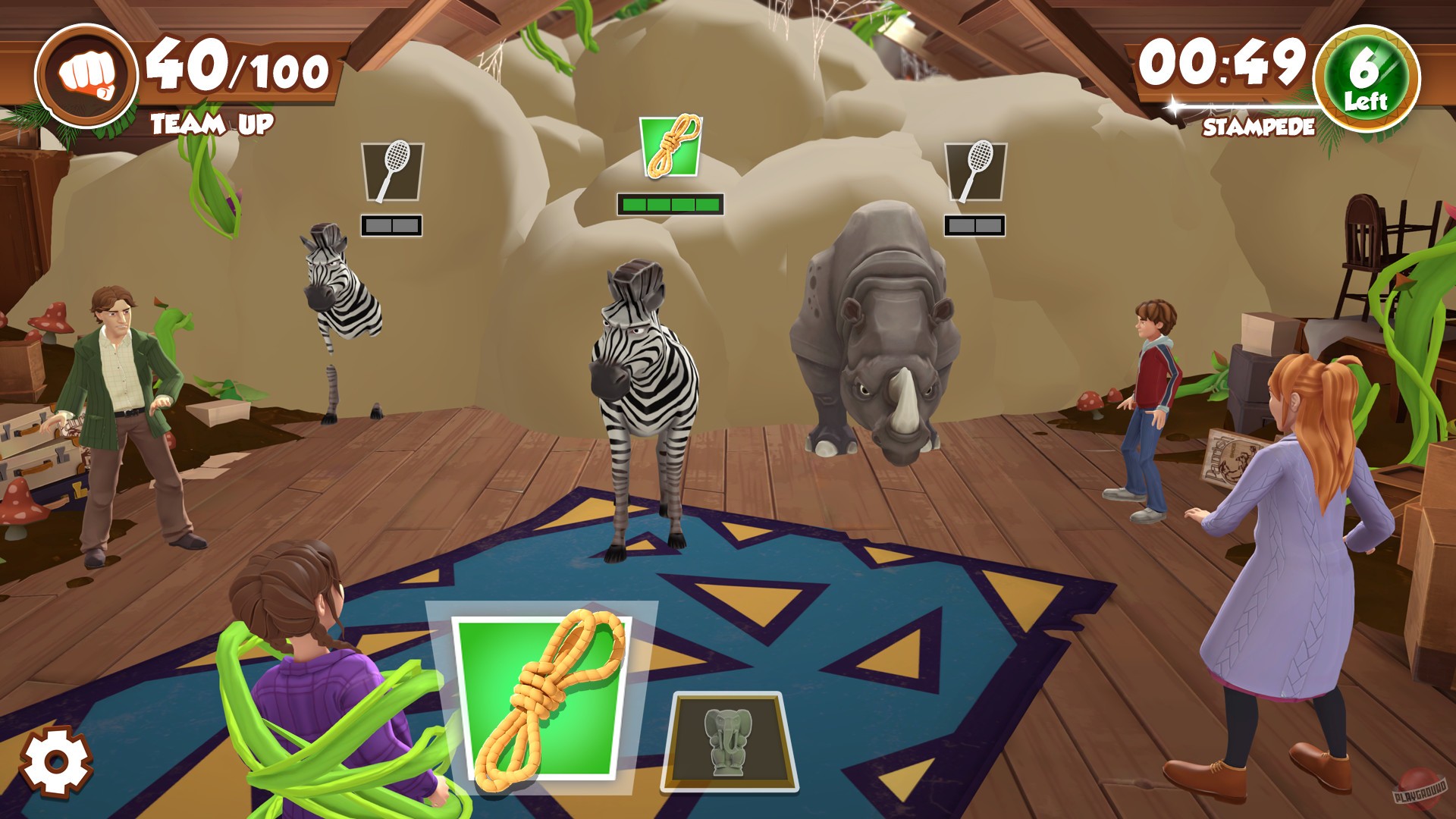The height and width of the screenshot is (819, 1456).
Task: Toggle the progress bar above the rhino's racket icon
Action: (975, 224)
